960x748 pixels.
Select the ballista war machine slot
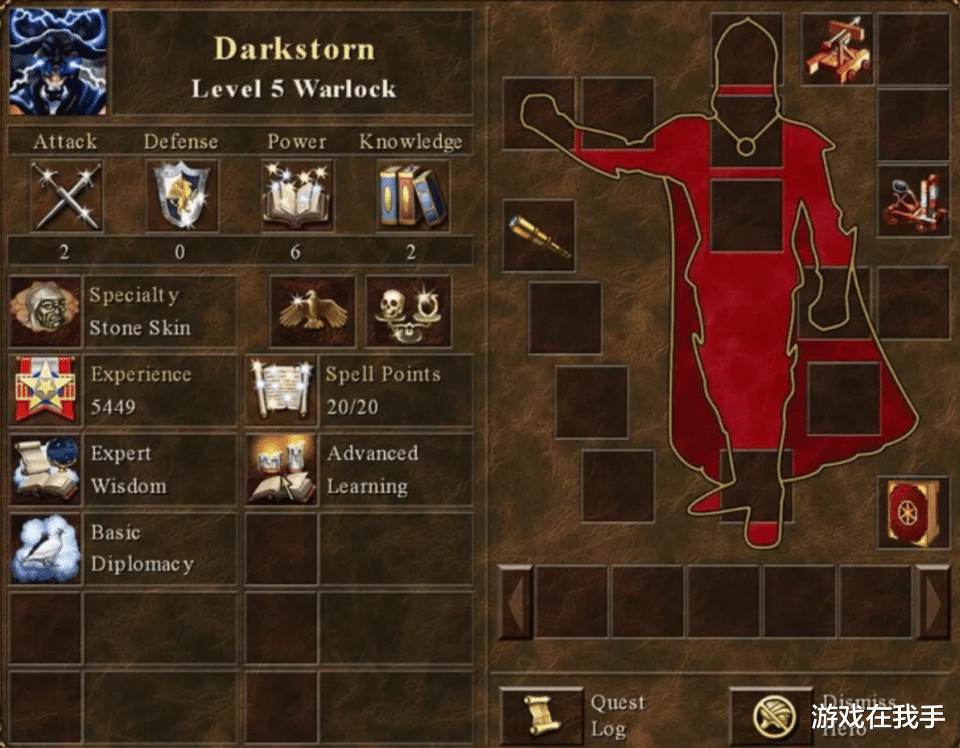coord(837,49)
